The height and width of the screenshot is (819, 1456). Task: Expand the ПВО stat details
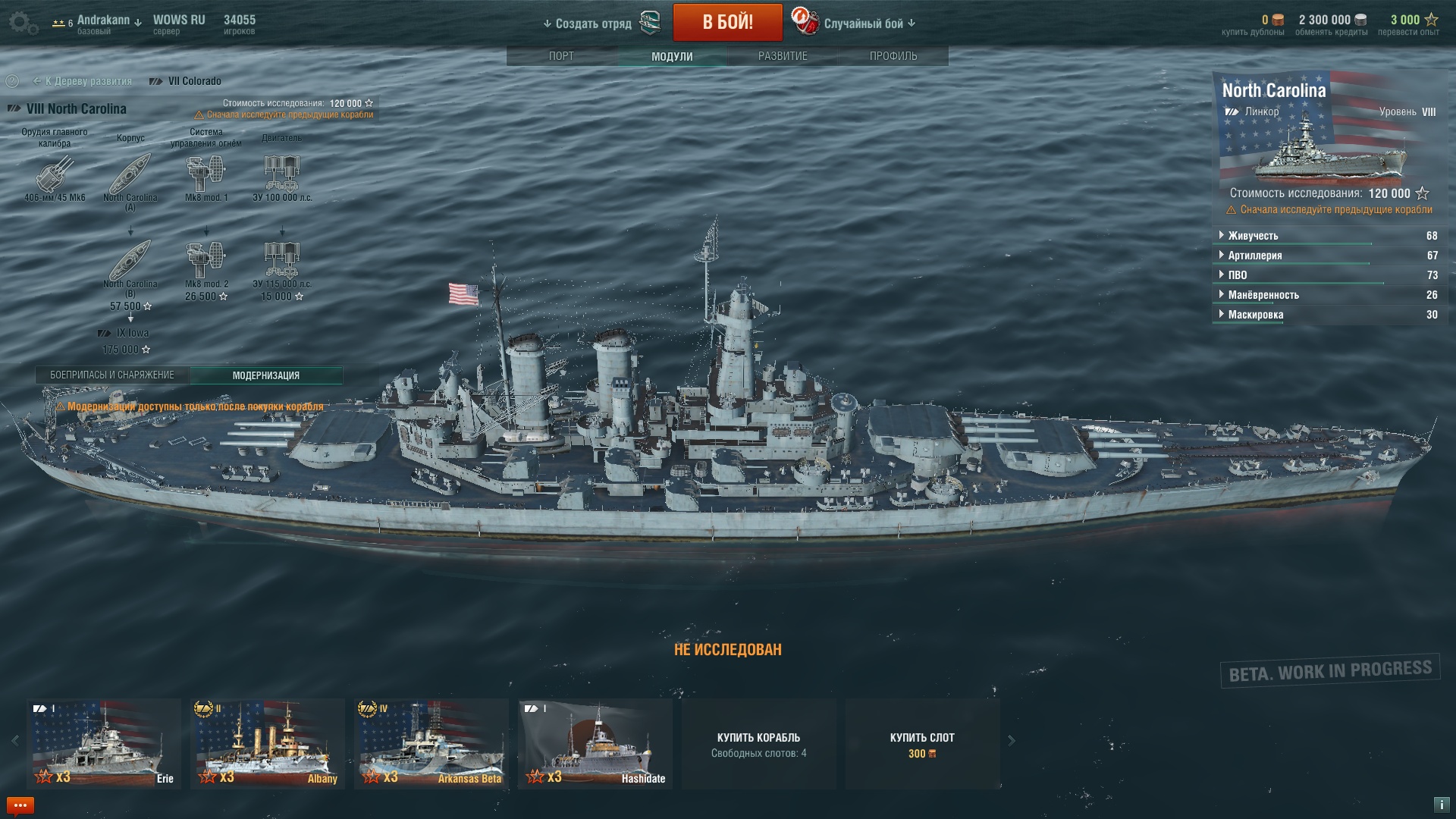(x=1238, y=275)
